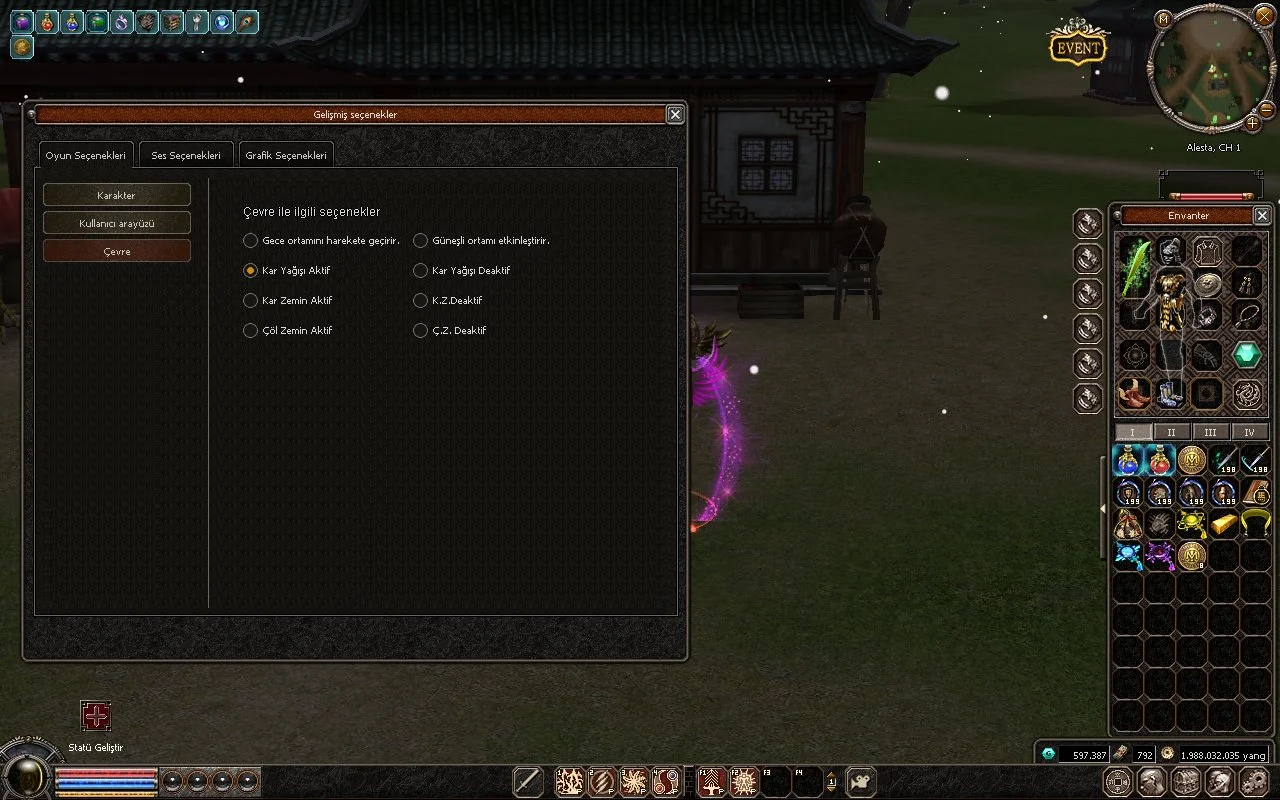The height and width of the screenshot is (800, 1280).
Task: Choose Güneşli ortamı etkinleştirir option
Action: point(421,241)
